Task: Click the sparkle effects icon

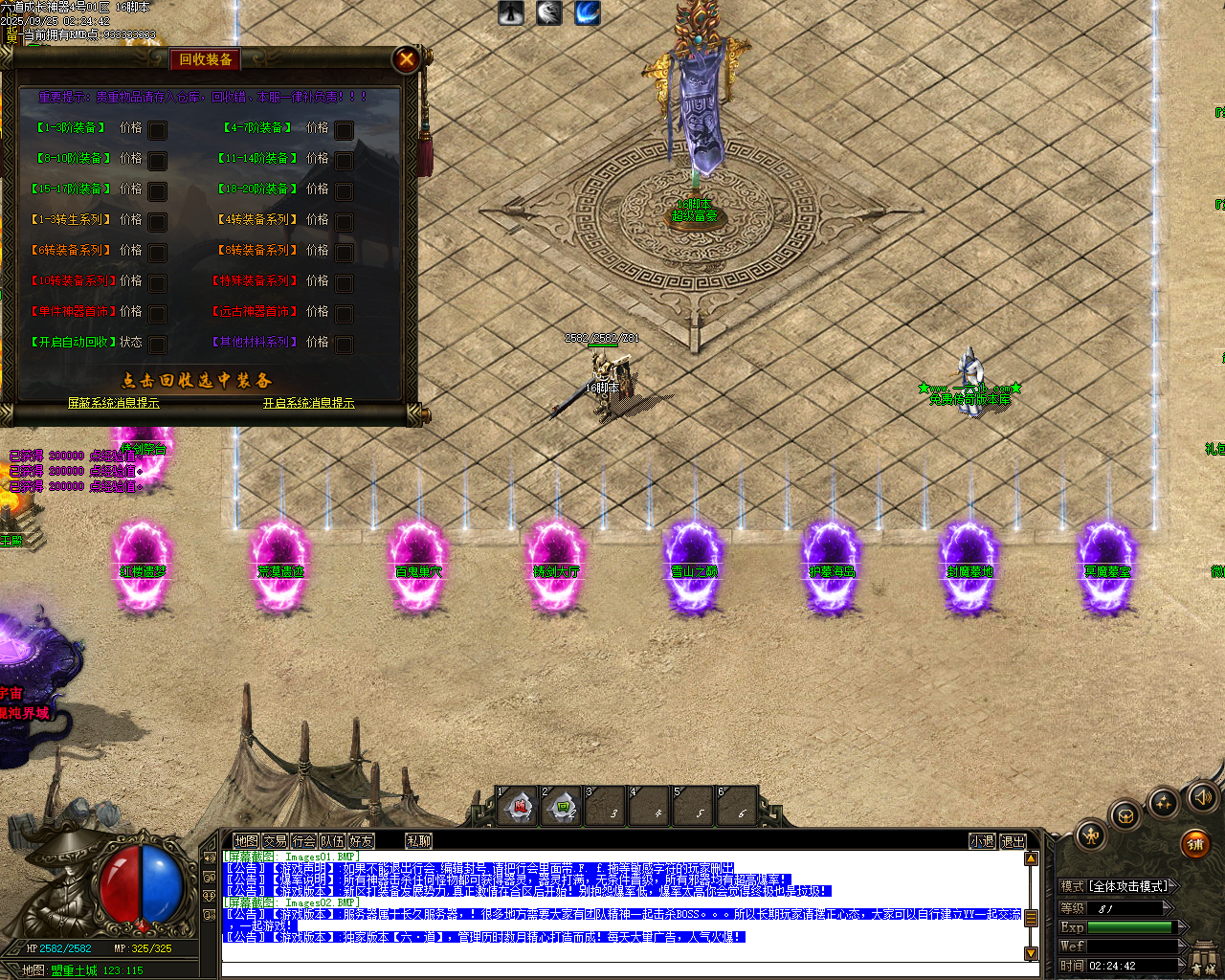Action: point(1162,802)
